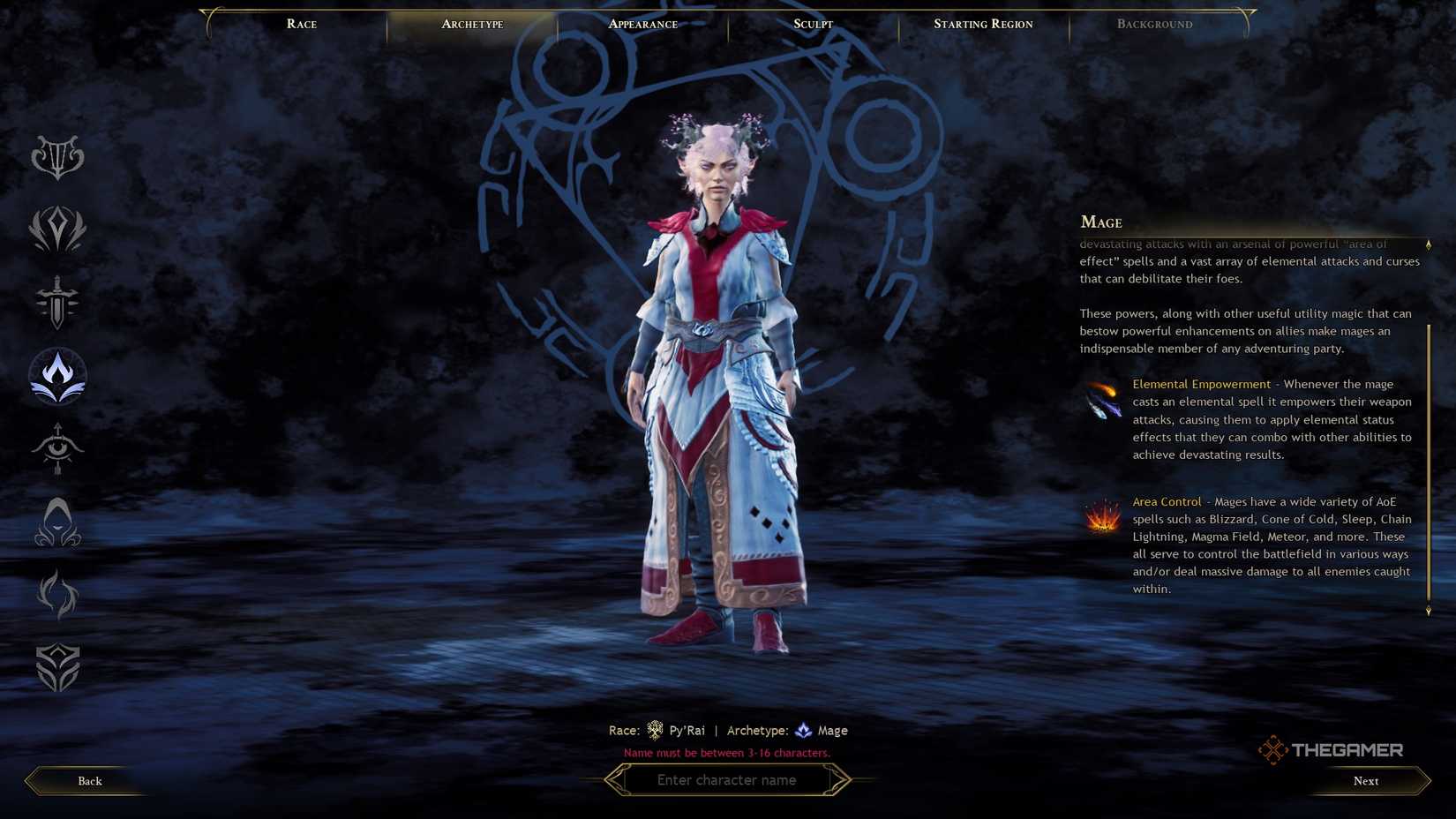
Task: Select the Cleric archetype icon
Action: (57, 229)
